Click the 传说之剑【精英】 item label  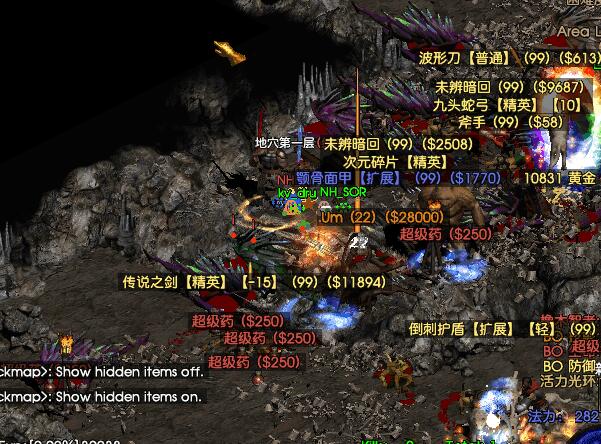coord(253,282)
